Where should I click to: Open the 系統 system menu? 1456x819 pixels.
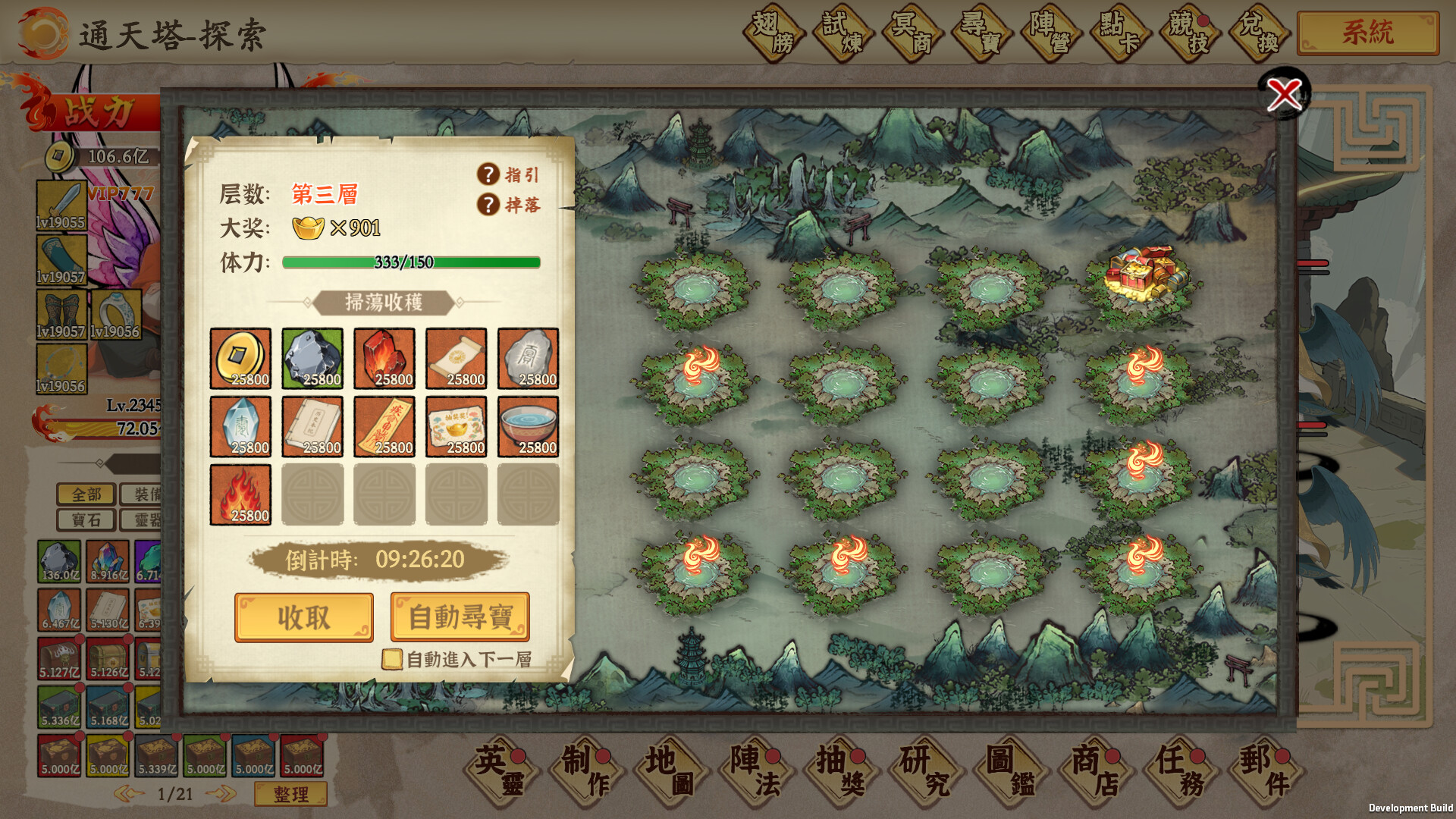pyautogui.click(x=1367, y=33)
